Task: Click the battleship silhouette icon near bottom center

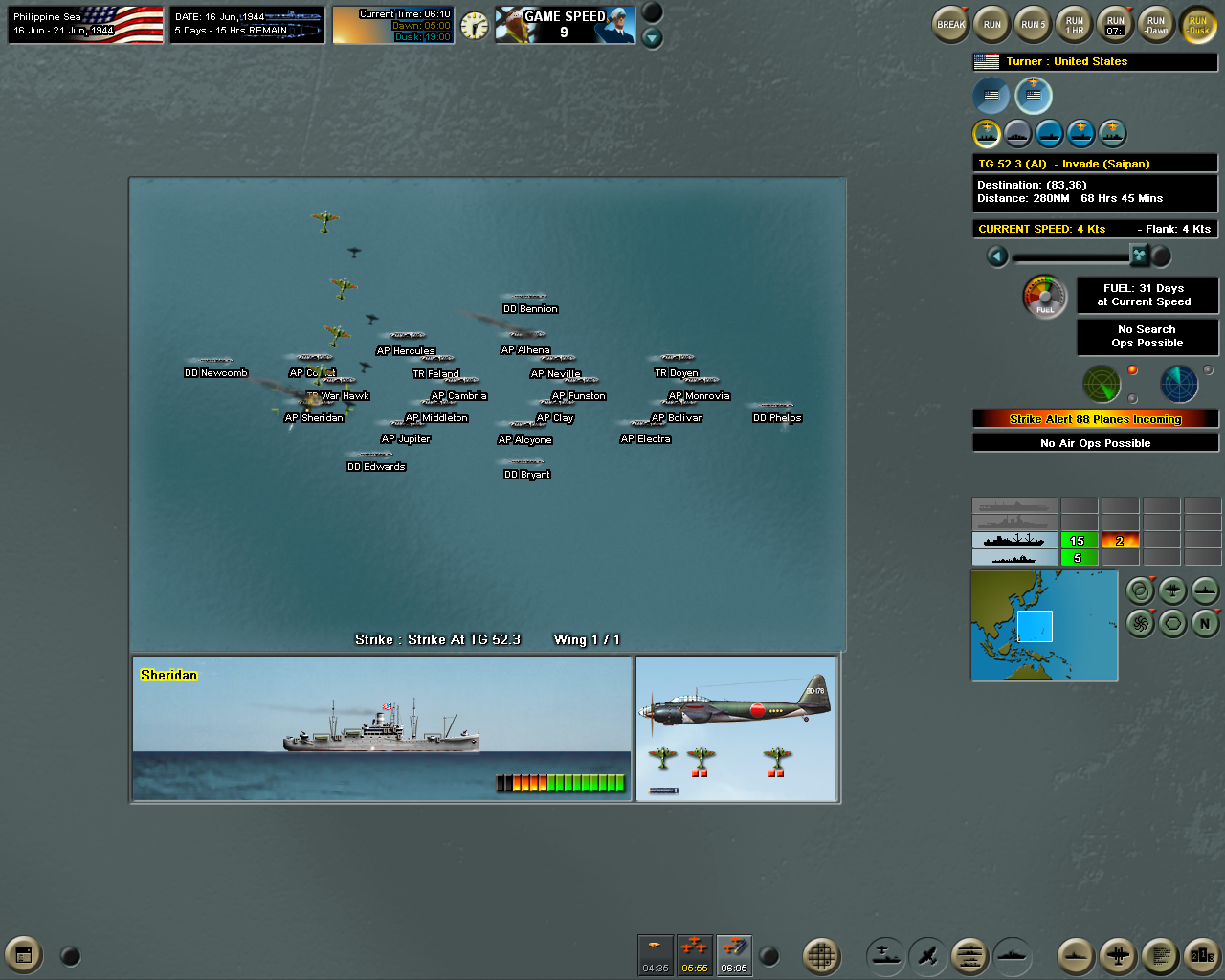Action: [1013, 955]
